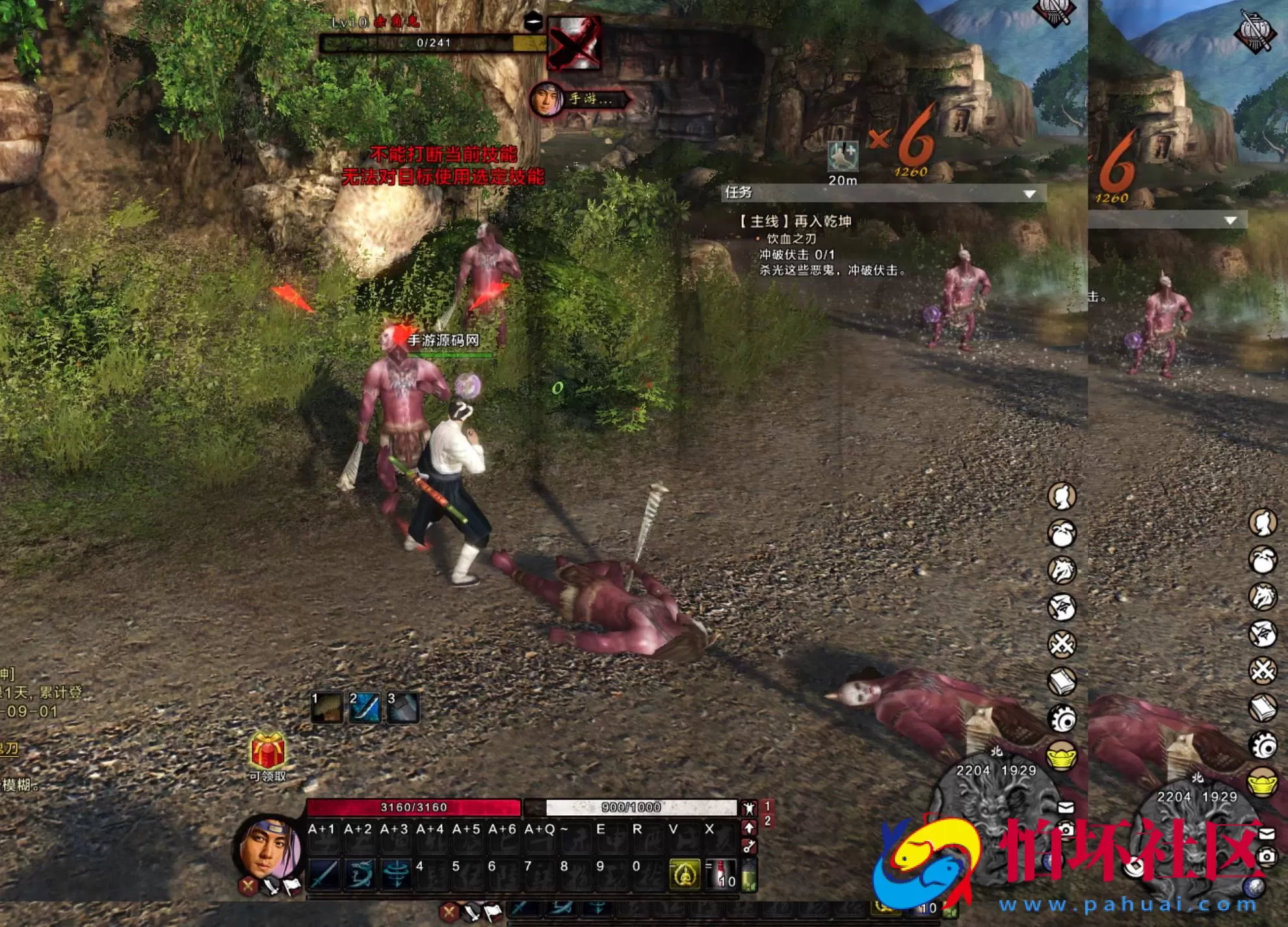Select the green bottle slot beside the potion
This screenshot has width=1288, height=927.
point(749,875)
